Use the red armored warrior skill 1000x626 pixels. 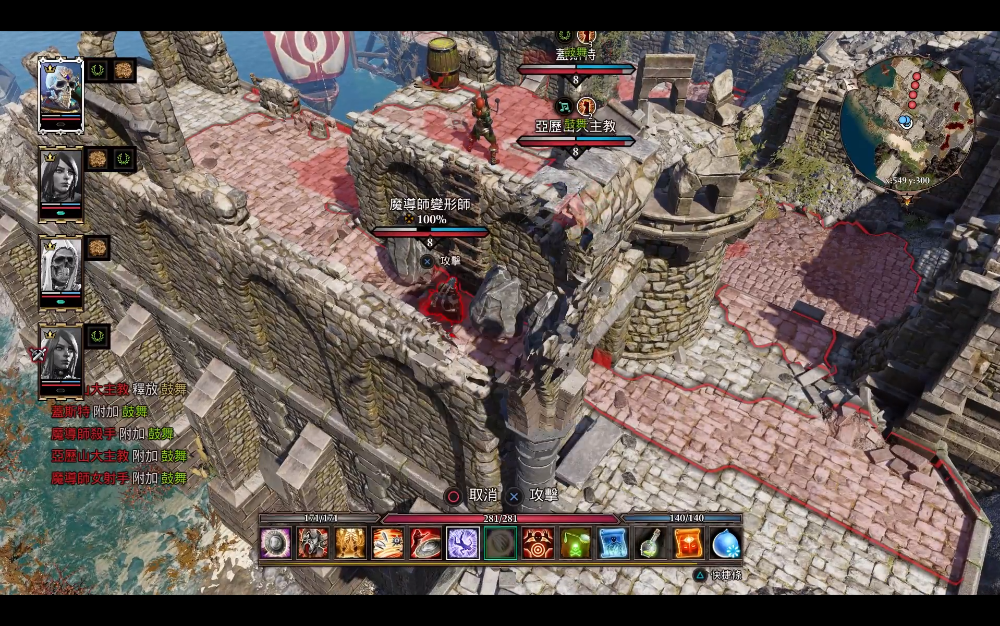(x=313, y=543)
